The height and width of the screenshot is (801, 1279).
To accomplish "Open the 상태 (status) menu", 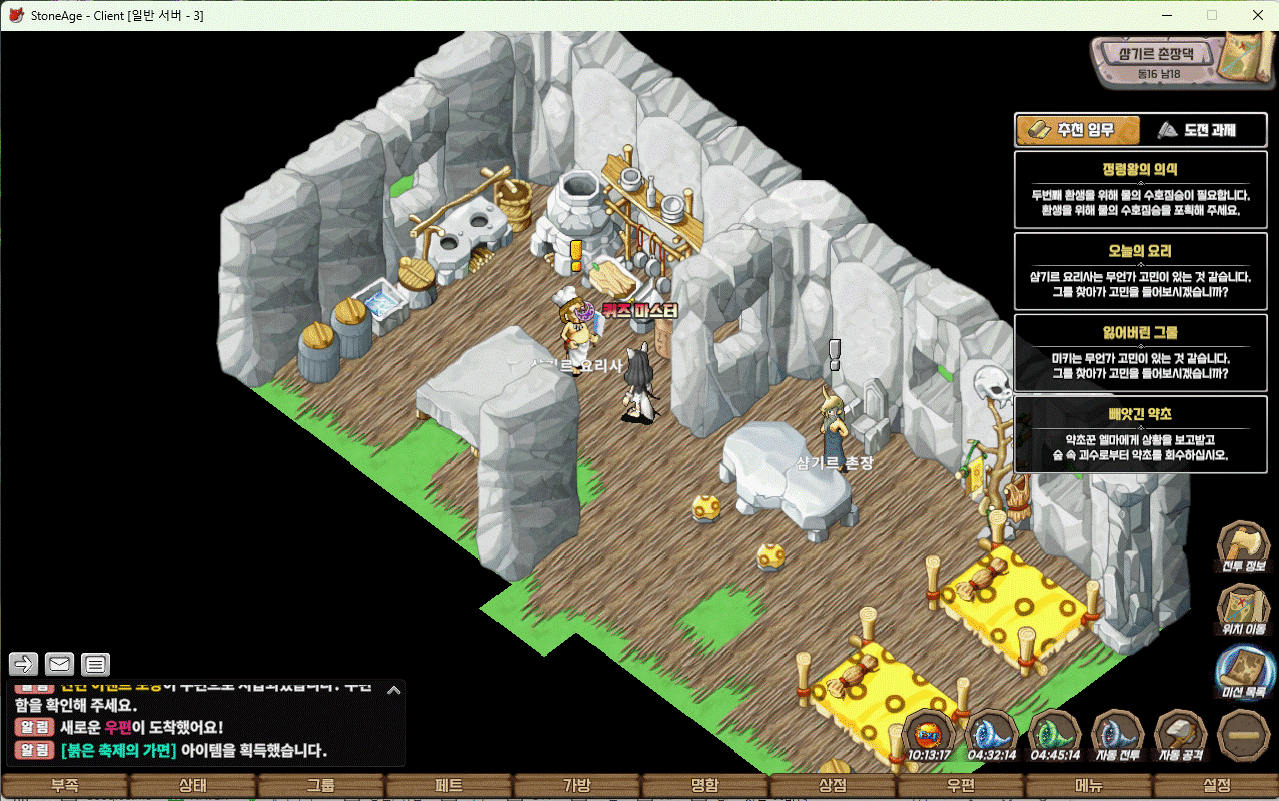I will 192,786.
